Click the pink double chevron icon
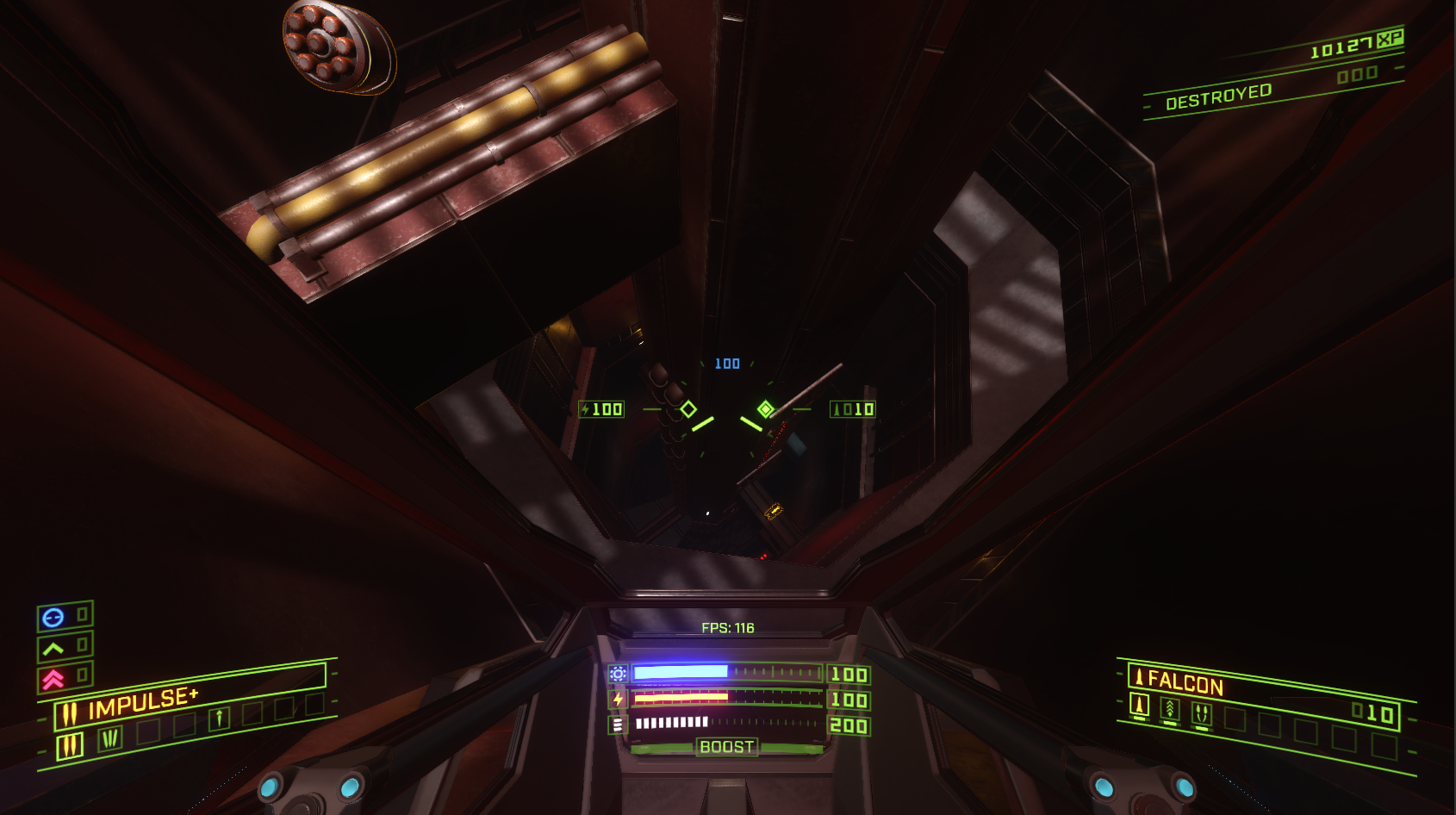The image size is (1456, 815). (53, 680)
